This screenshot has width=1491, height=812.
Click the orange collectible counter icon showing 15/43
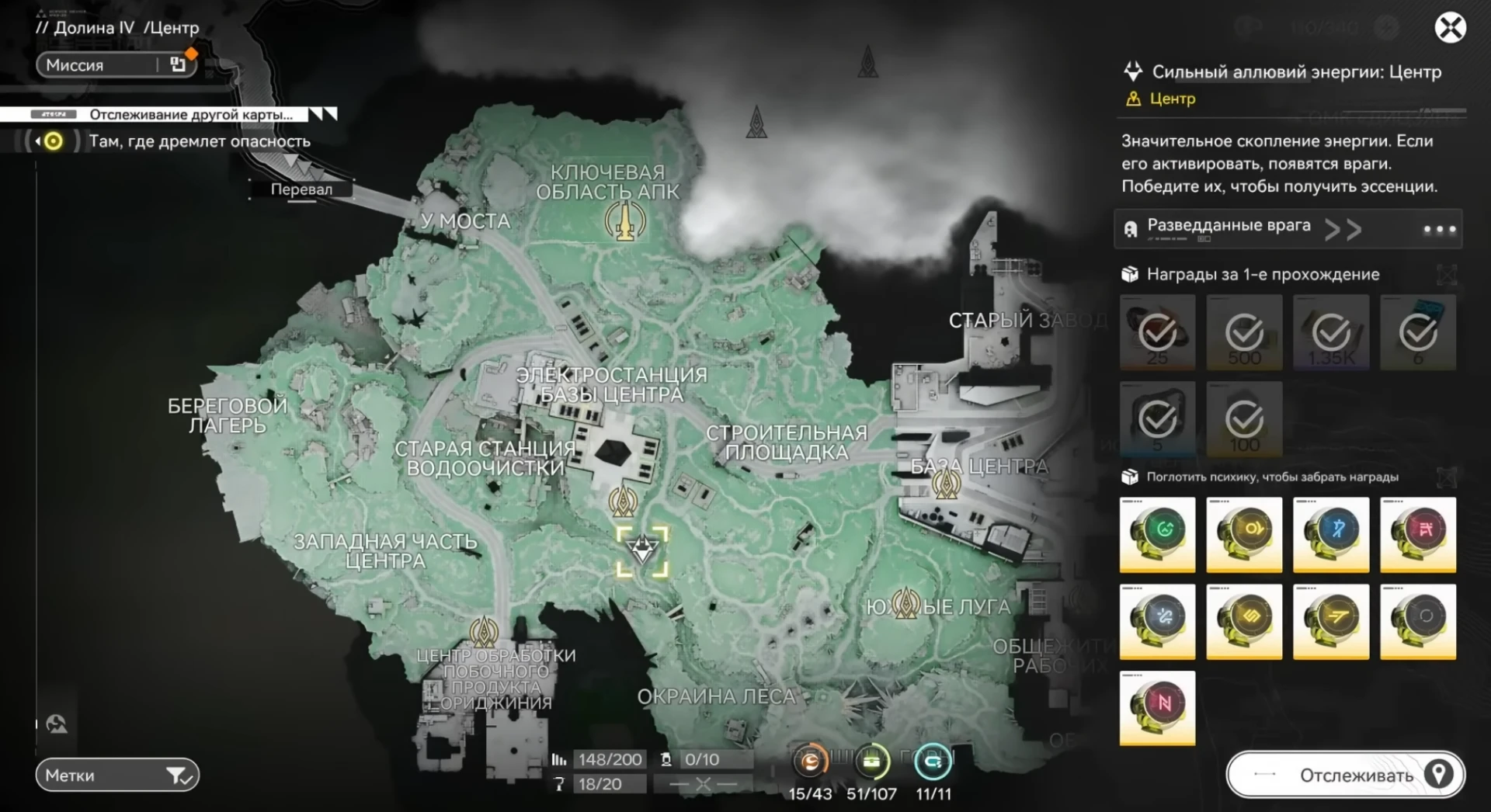810,762
